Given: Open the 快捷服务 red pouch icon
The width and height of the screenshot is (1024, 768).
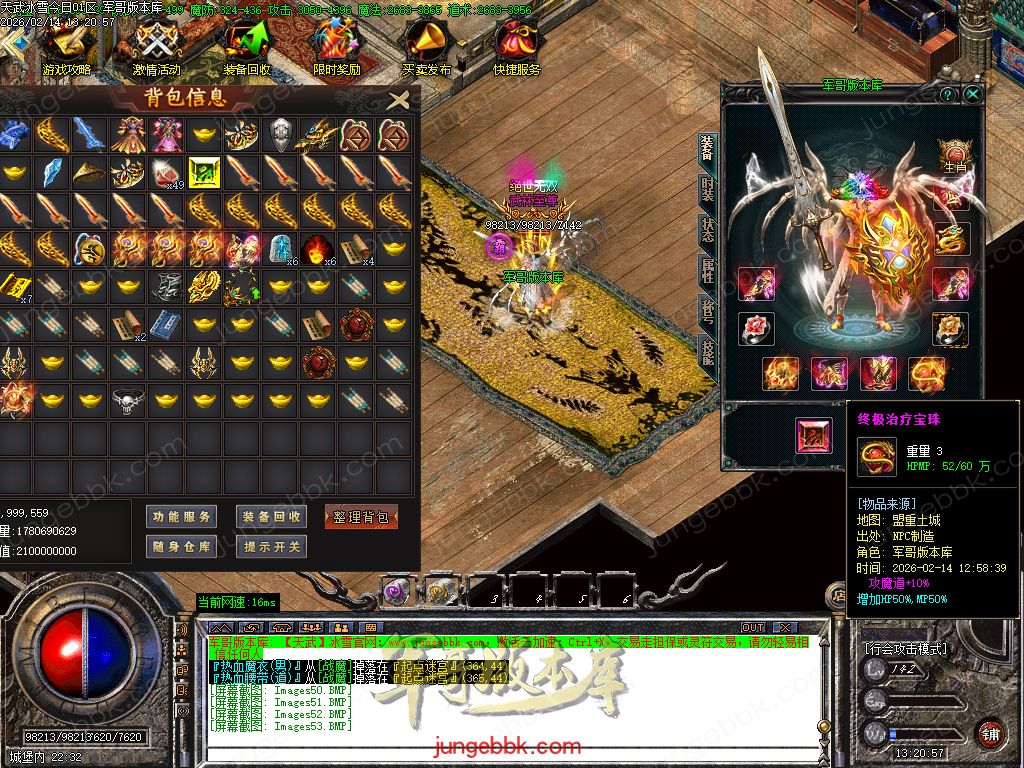Looking at the screenshot, I should (516, 45).
